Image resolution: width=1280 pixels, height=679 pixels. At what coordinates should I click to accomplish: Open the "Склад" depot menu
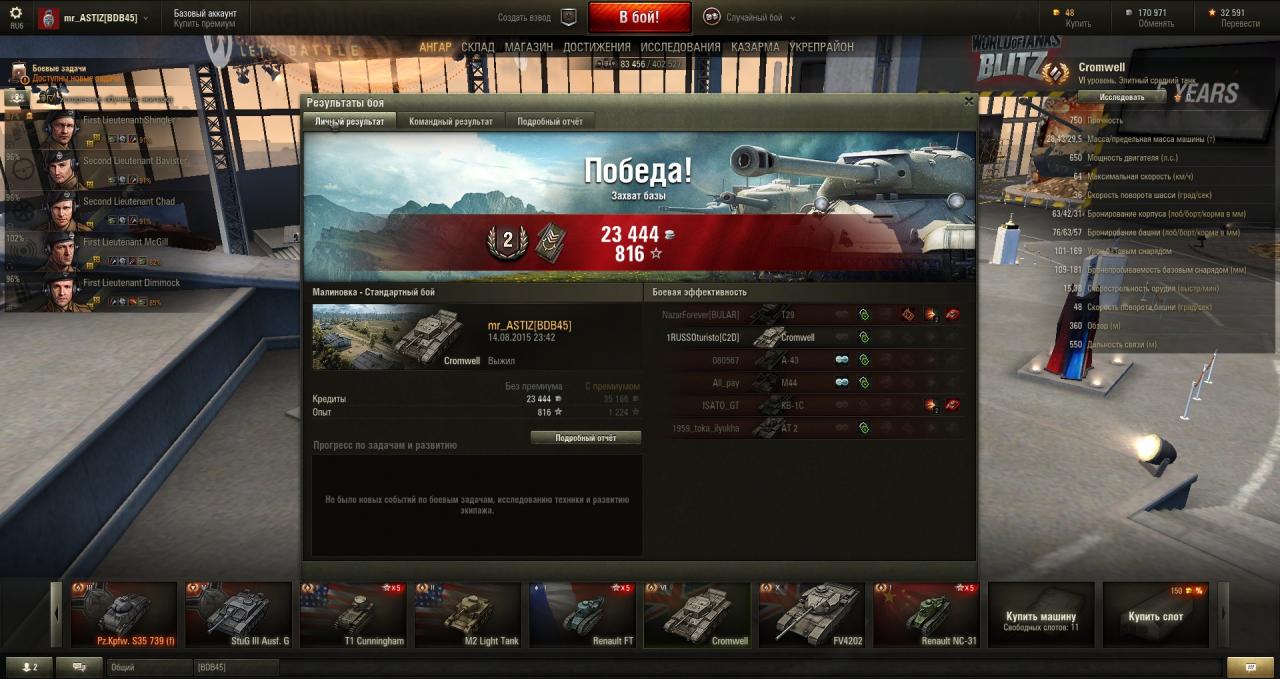[477, 47]
